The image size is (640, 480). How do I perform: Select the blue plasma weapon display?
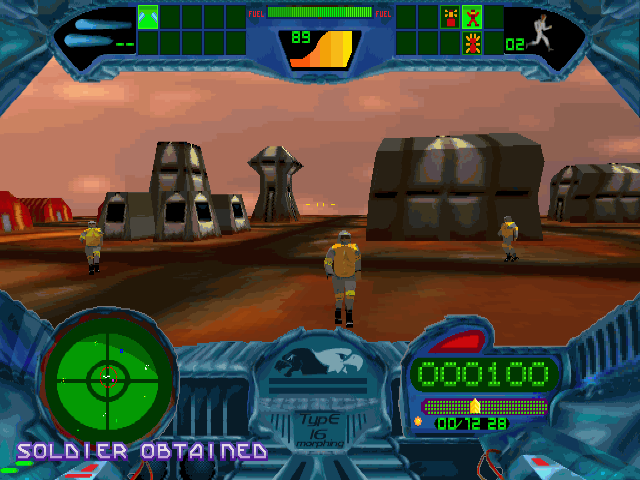(97, 32)
